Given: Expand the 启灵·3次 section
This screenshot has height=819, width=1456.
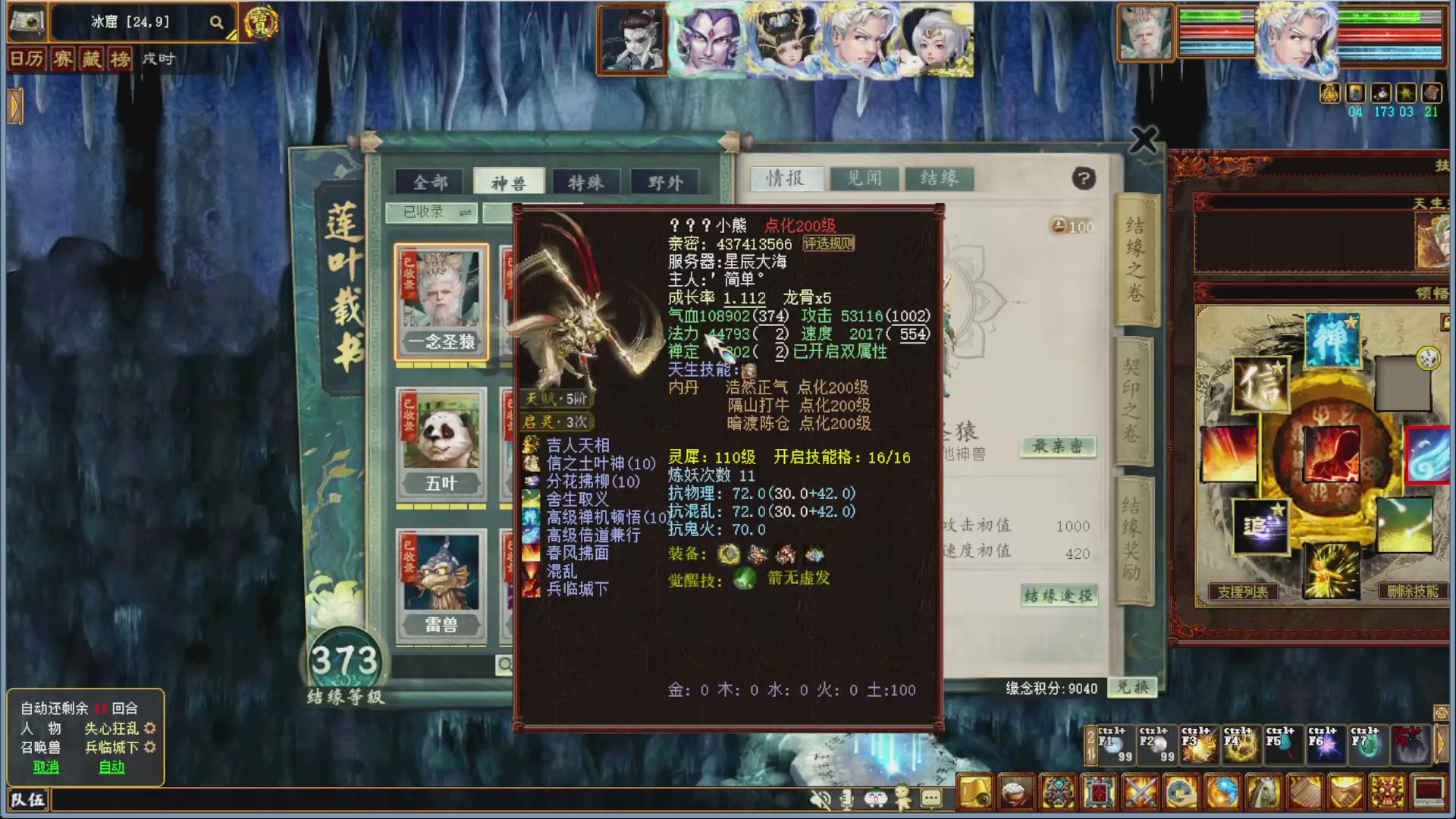Looking at the screenshot, I should point(556,422).
